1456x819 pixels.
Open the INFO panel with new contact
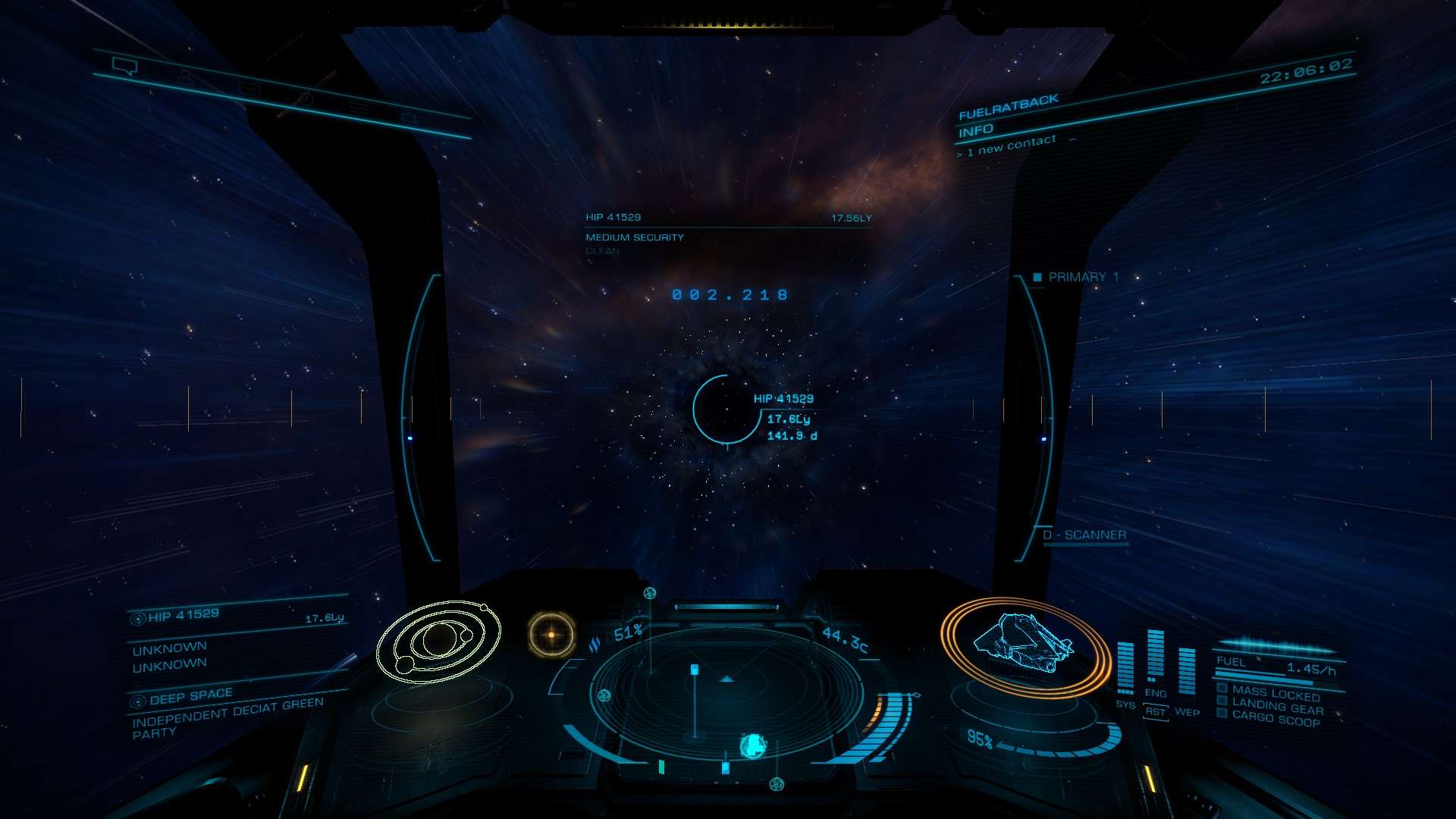pos(976,131)
